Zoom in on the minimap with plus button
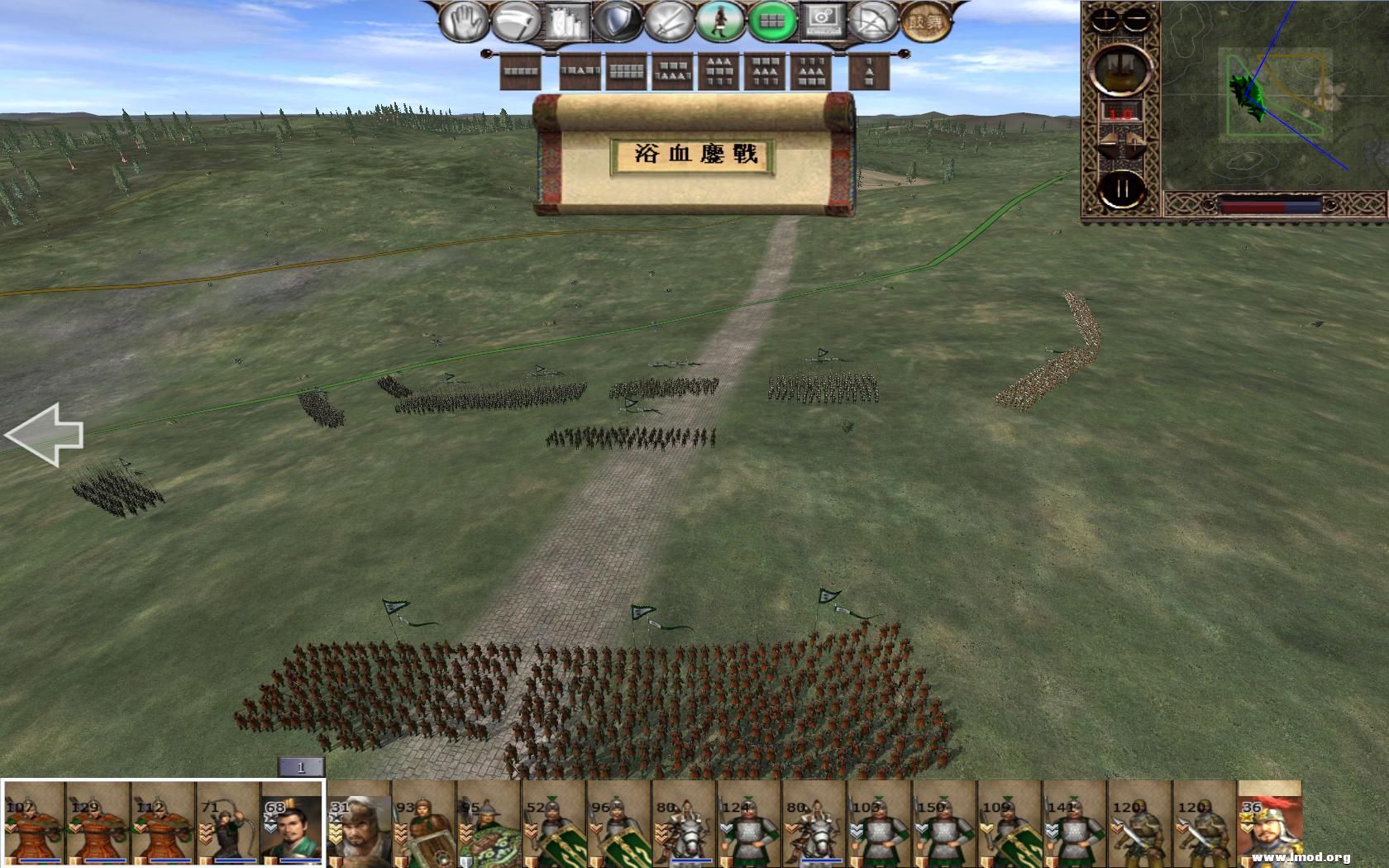The height and width of the screenshot is (868, 1389). (1104, 18)
